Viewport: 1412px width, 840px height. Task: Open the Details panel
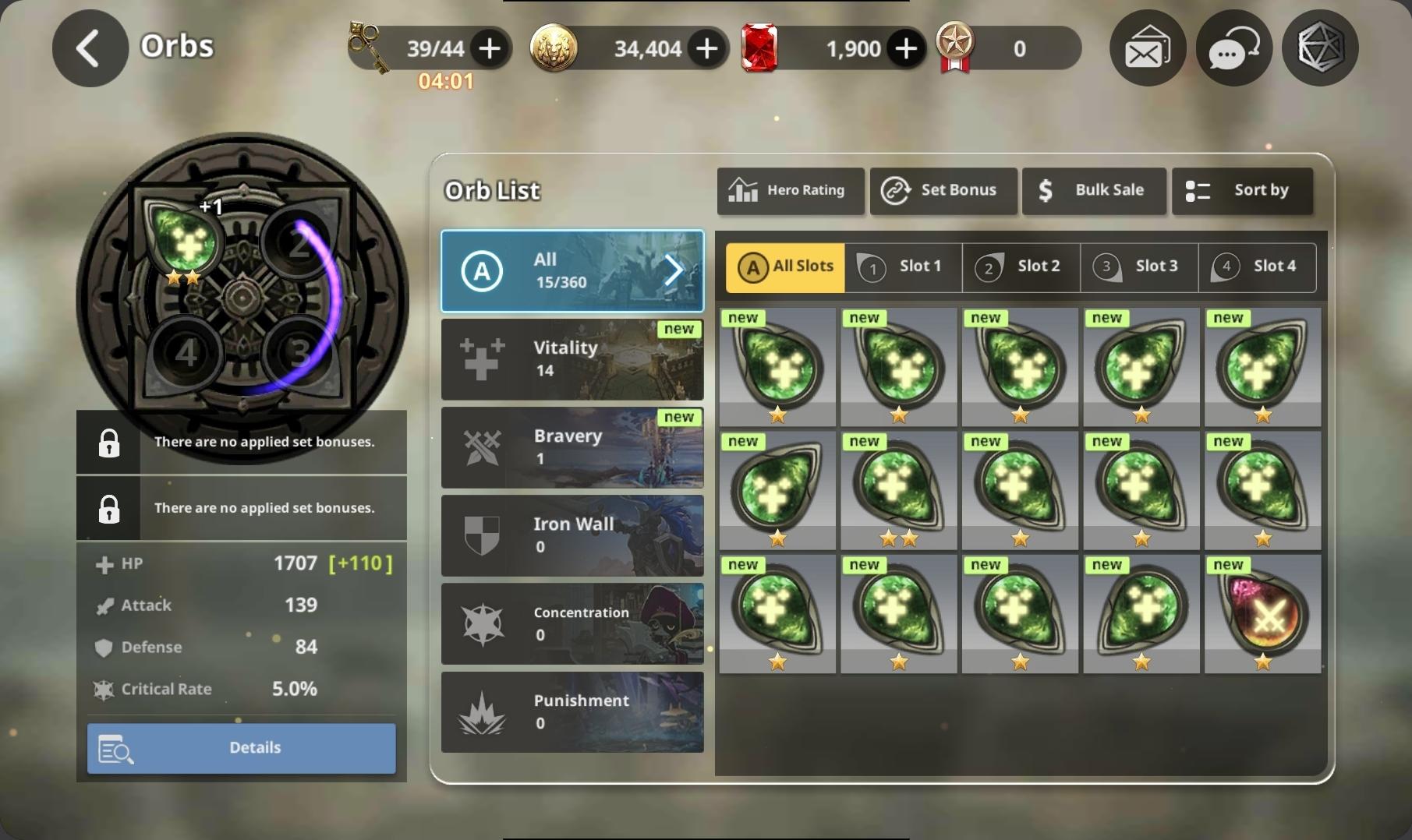[242, 747]
